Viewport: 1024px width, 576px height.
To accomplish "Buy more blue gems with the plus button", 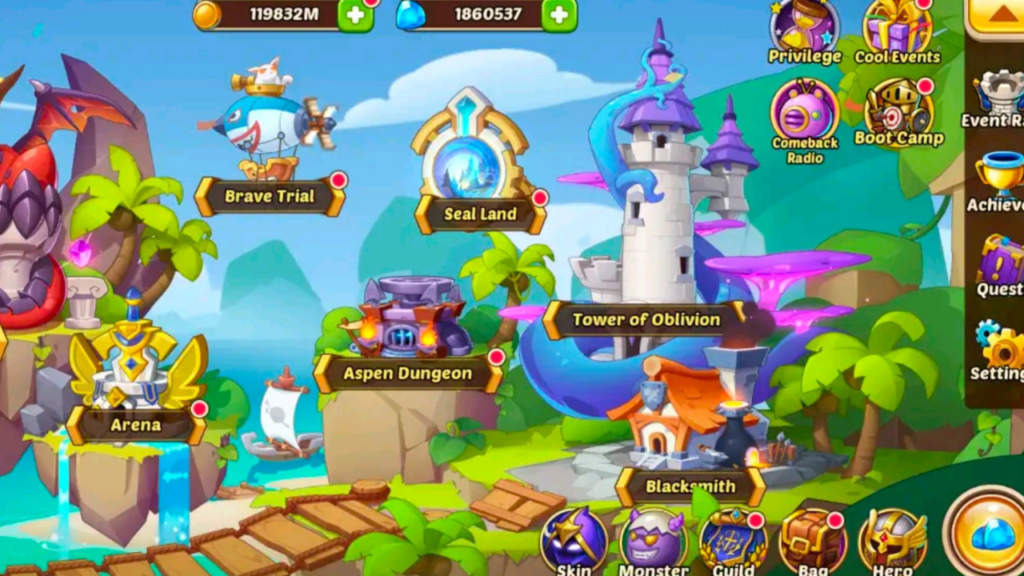I will 559,14.
